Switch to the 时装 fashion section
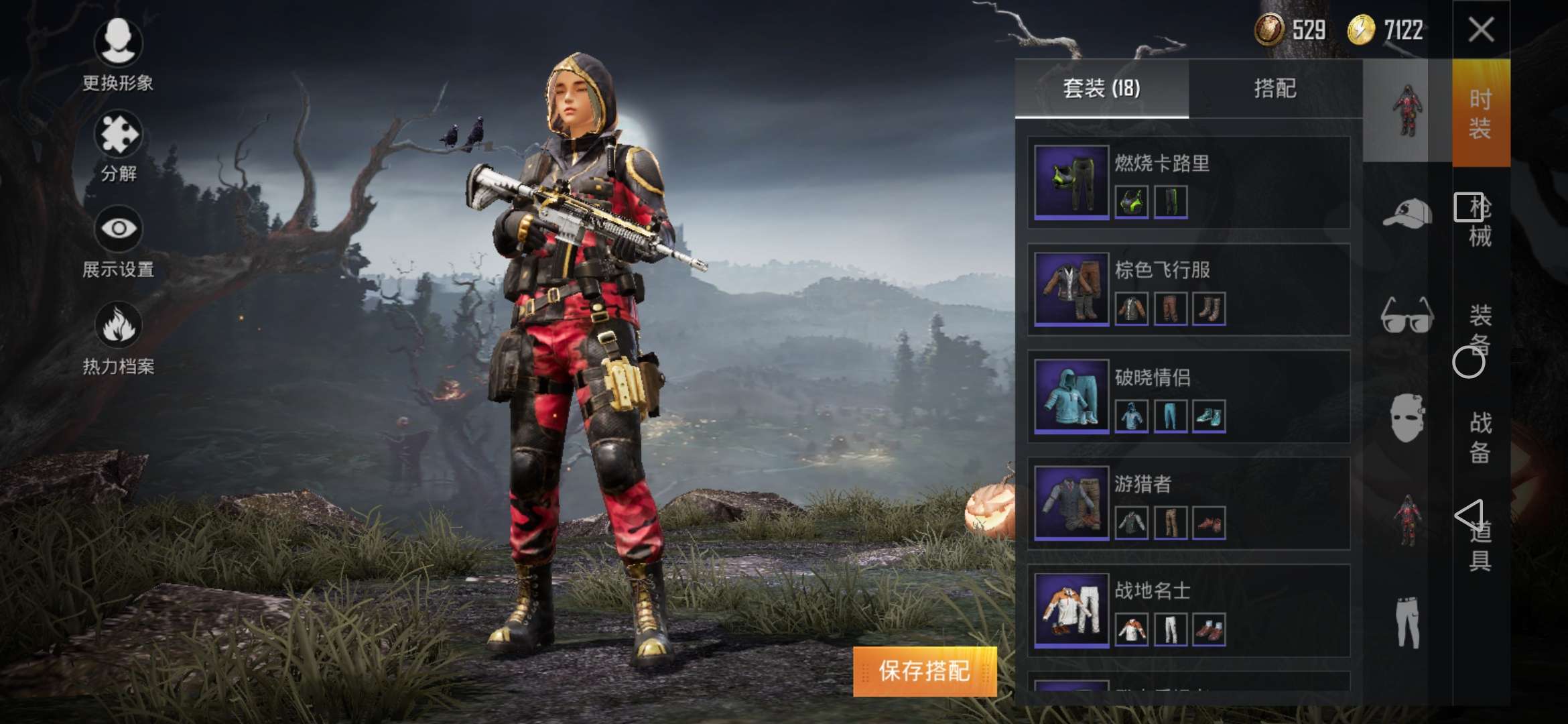Viewport: 1568px width, 724px height. [x=1480, y=113]
